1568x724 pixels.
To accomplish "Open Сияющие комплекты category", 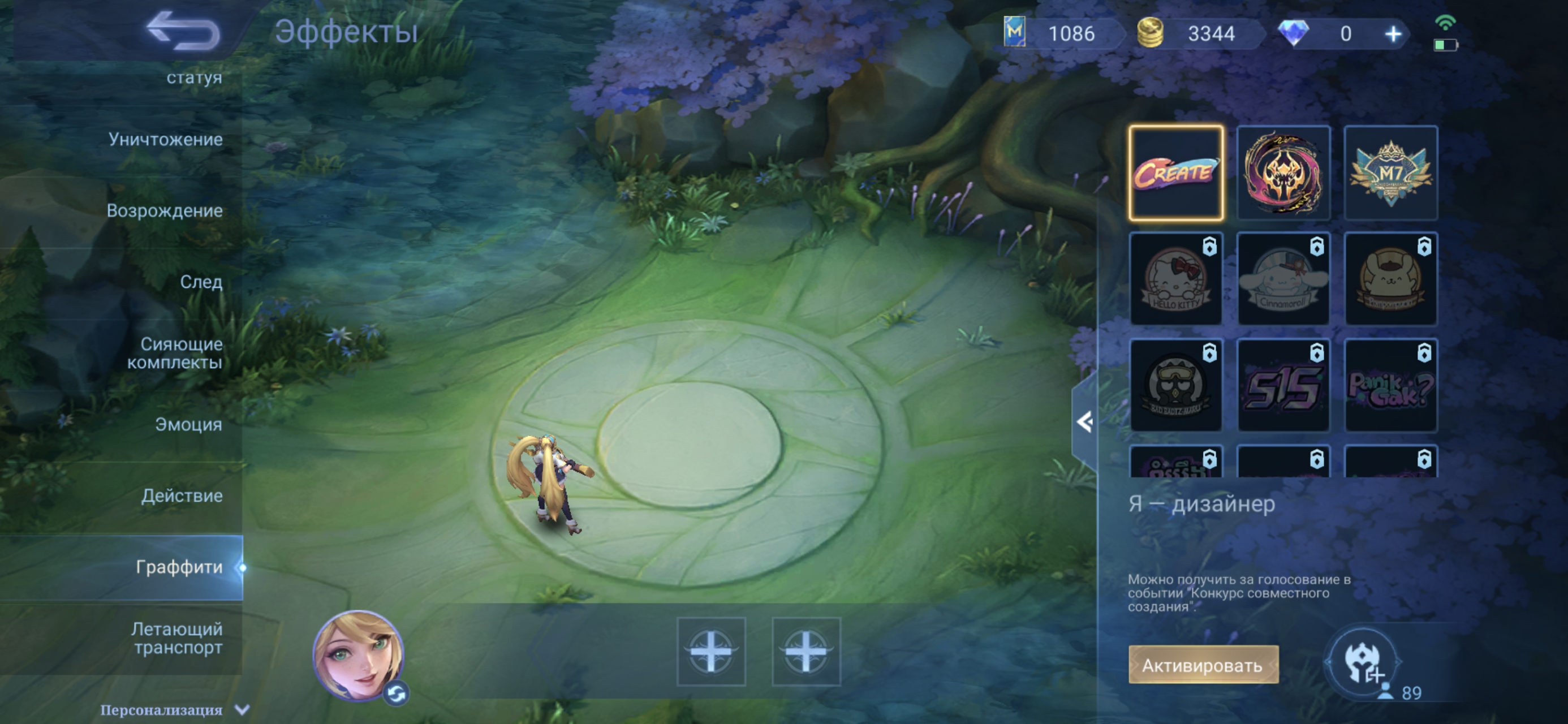I will point(175,353).
